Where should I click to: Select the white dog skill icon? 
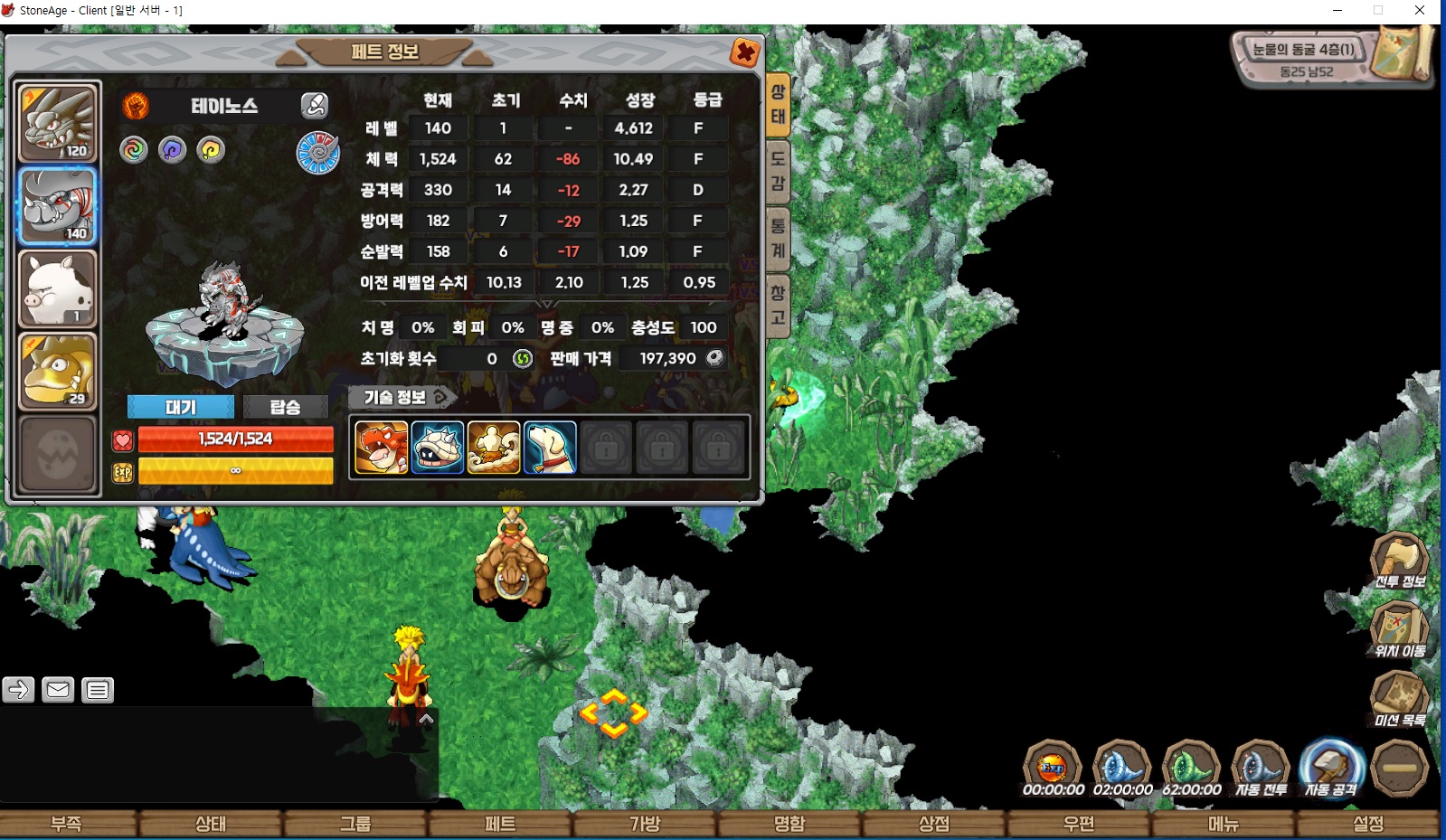coord(549,448)
